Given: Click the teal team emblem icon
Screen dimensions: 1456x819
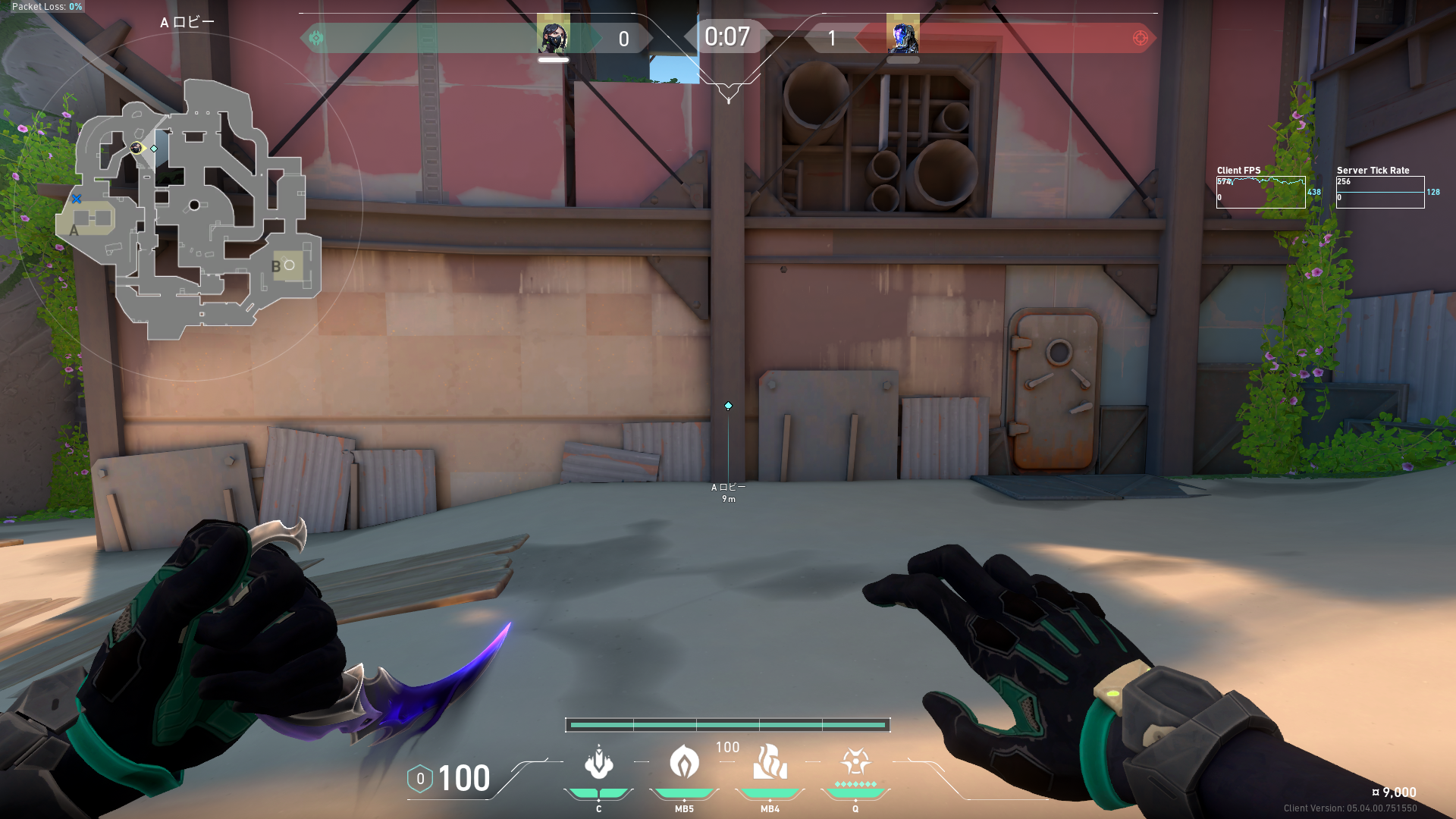Looking at the screenshot, I should click(316, 38).
